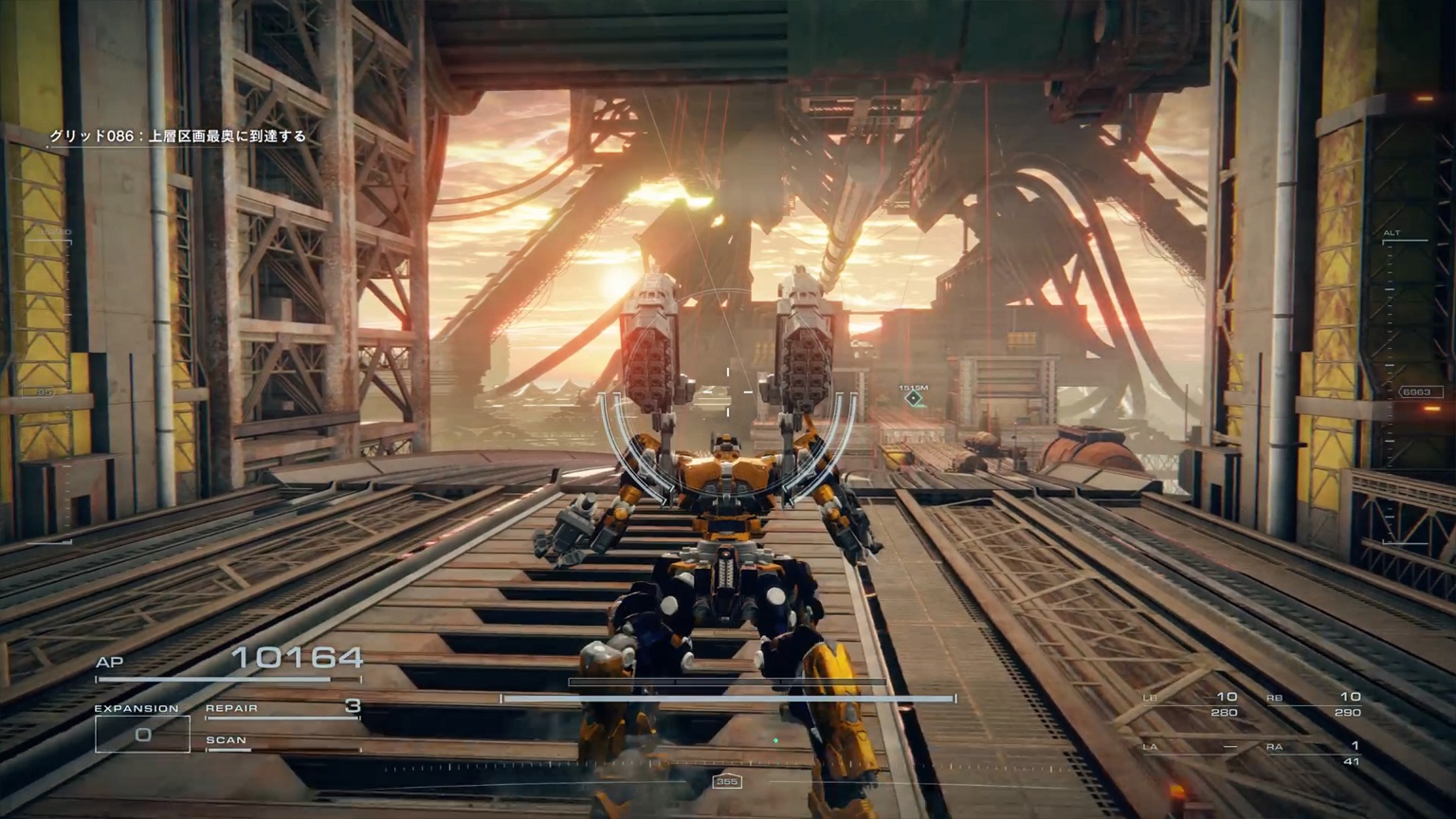Image resolution: width=1456 pixels, height=819 pixels.
Task: Choose the LA left arm weapon slot
Action: [x=1192, y=748]
